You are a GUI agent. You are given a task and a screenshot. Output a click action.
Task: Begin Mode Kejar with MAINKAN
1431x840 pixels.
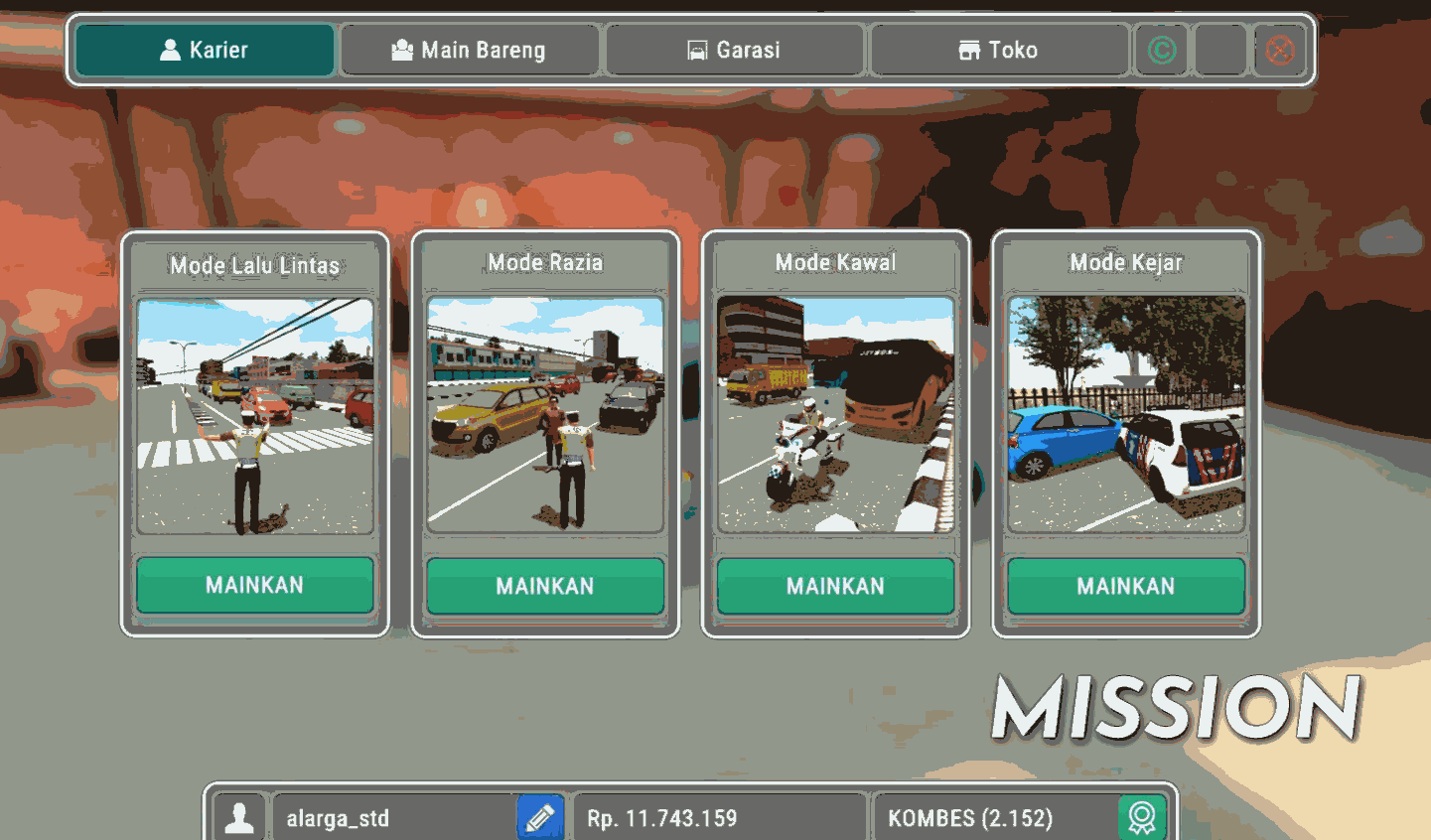click(1126, 586)
